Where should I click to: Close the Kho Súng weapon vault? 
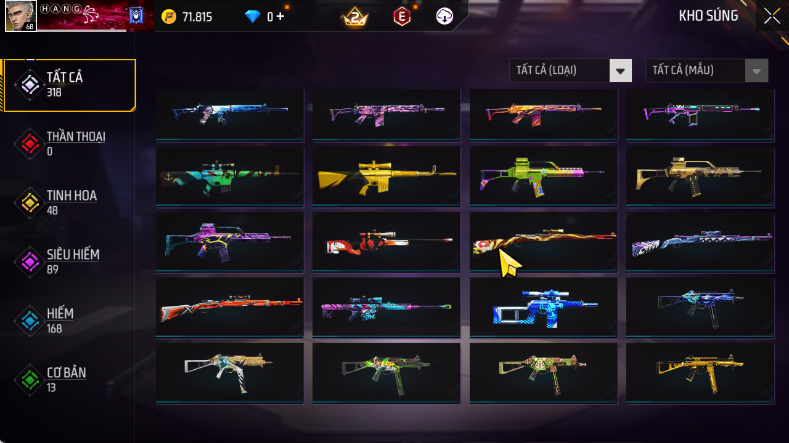click(x=772, y=15)
